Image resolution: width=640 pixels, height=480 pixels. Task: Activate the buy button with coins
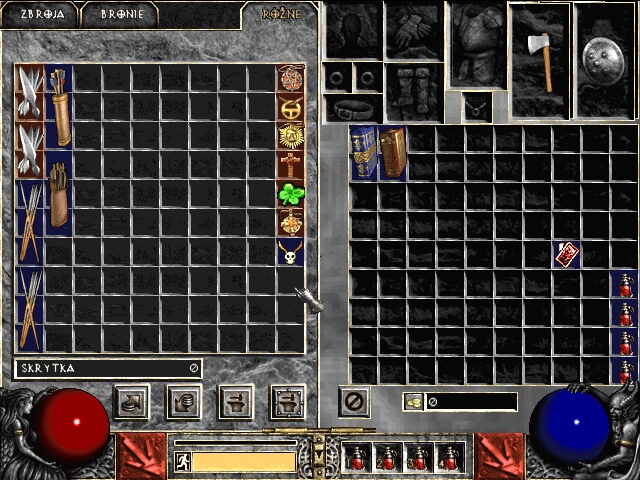pos(132,402)
